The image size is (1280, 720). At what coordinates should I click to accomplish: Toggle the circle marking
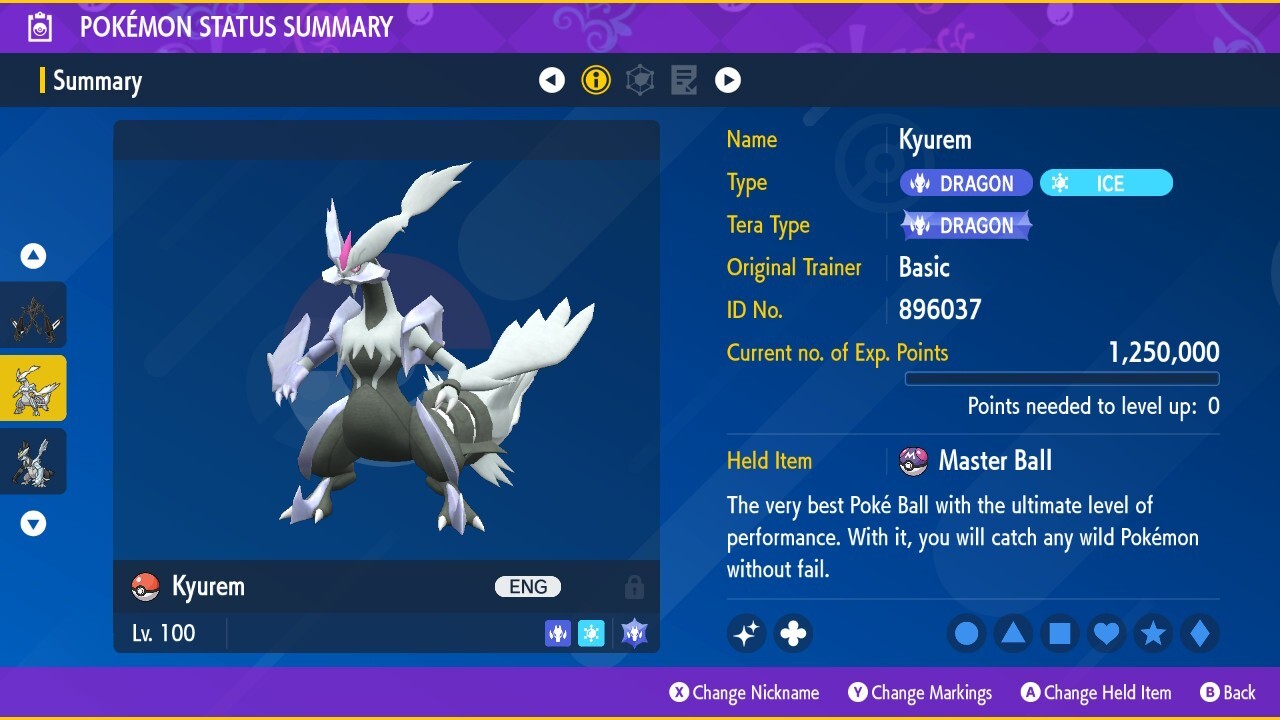[966, 633]
